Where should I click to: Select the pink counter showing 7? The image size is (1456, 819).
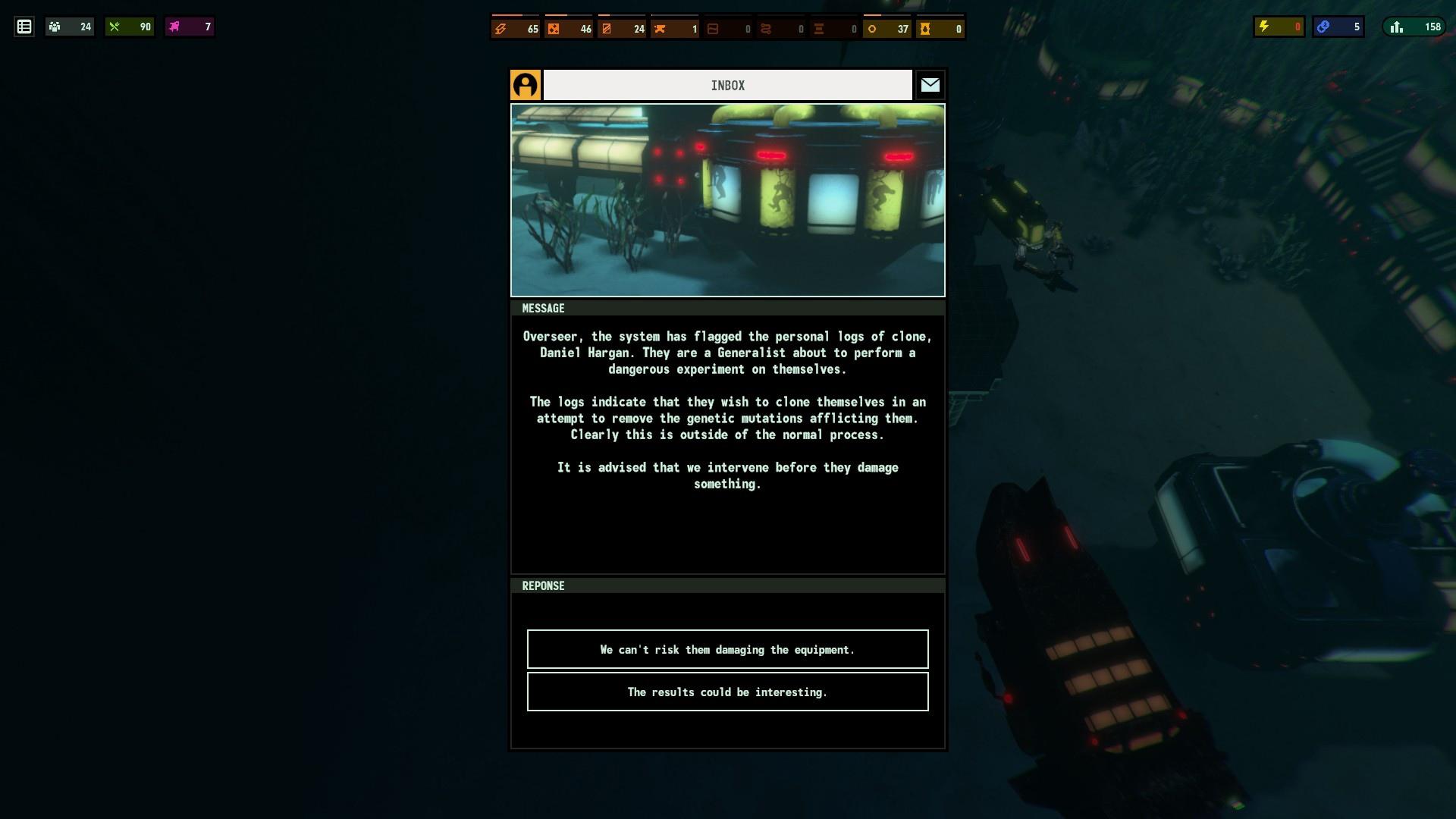pos(190,27)
